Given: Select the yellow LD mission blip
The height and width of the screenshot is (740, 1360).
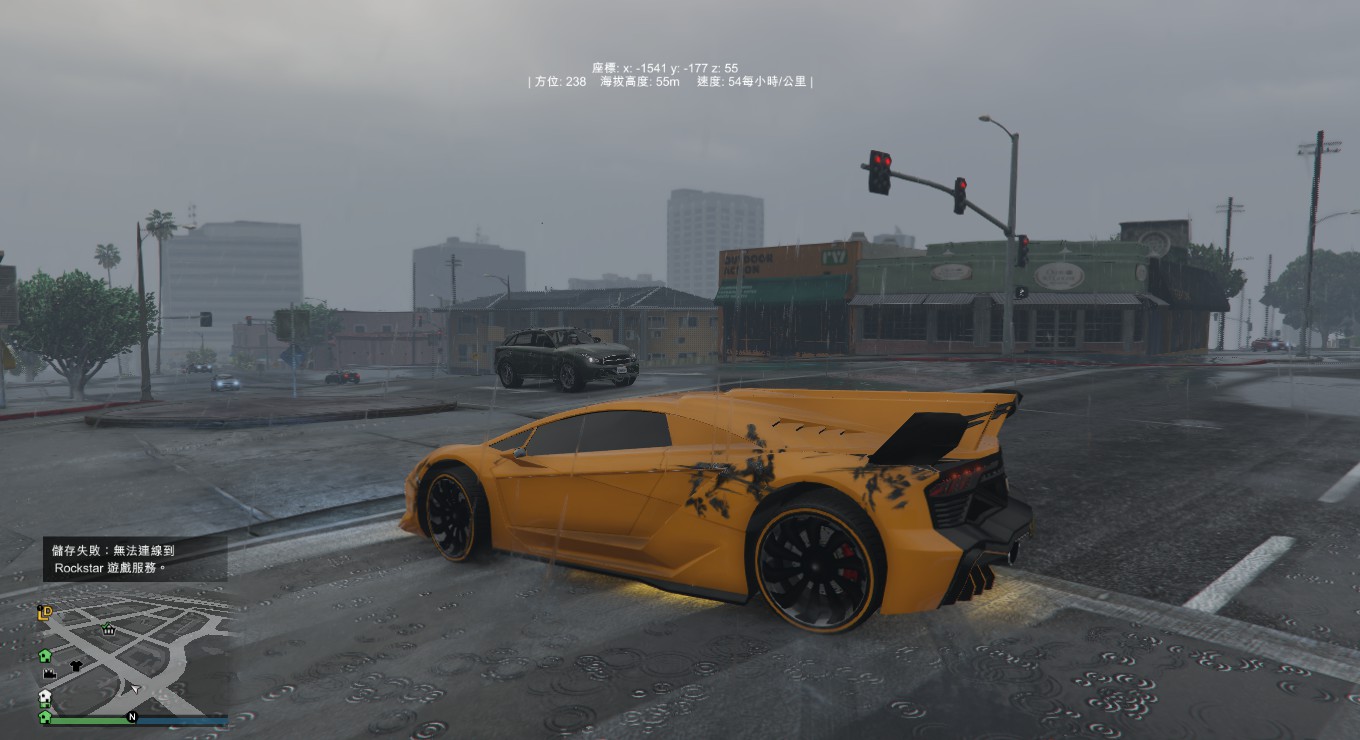Looking at the screenshot, I should pyautogui.click(x=45, y=612).
